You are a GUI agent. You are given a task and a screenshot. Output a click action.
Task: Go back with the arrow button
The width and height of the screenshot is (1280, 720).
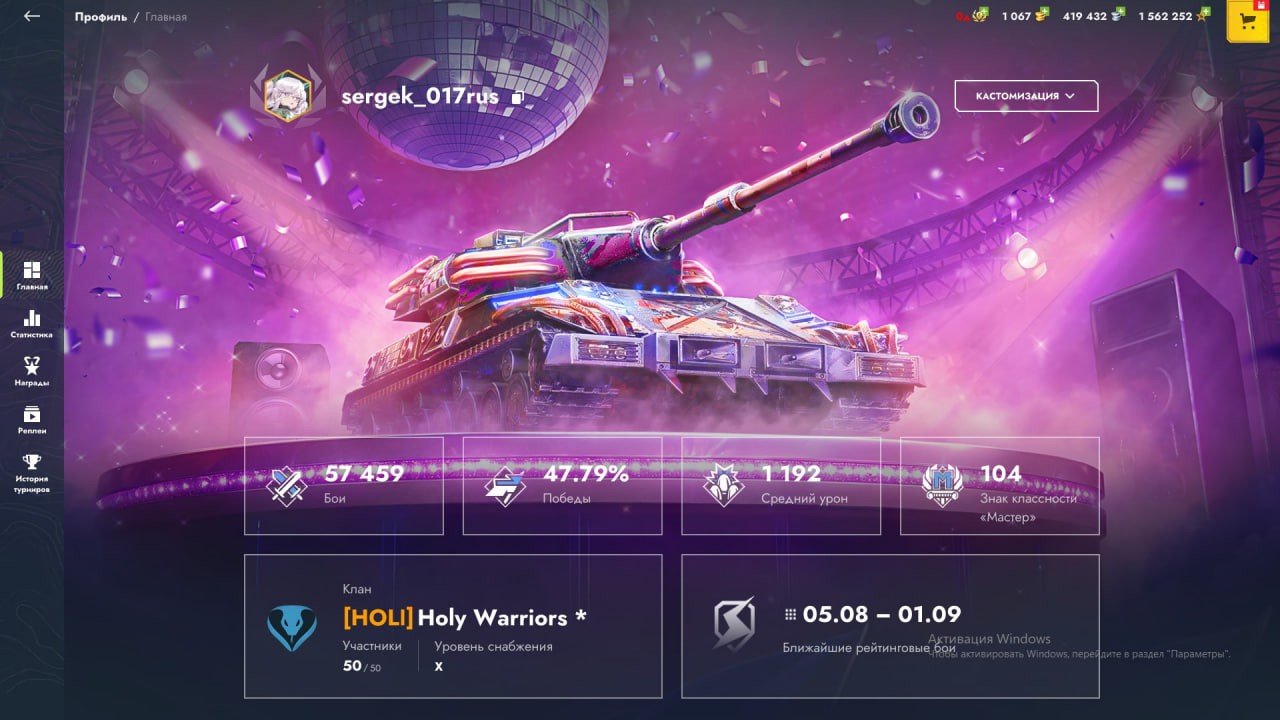pos(32,16)
